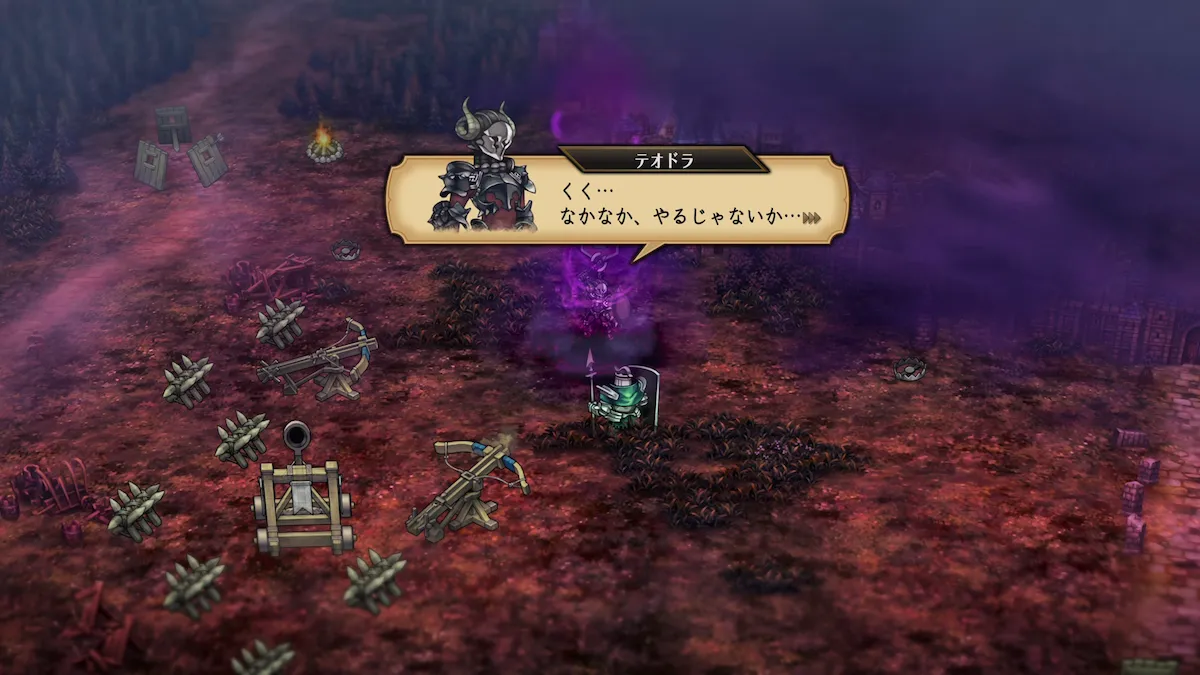Advance dialogue with the triple-arrow indicator
1200x675 pixels.
[x=810, y=216]
